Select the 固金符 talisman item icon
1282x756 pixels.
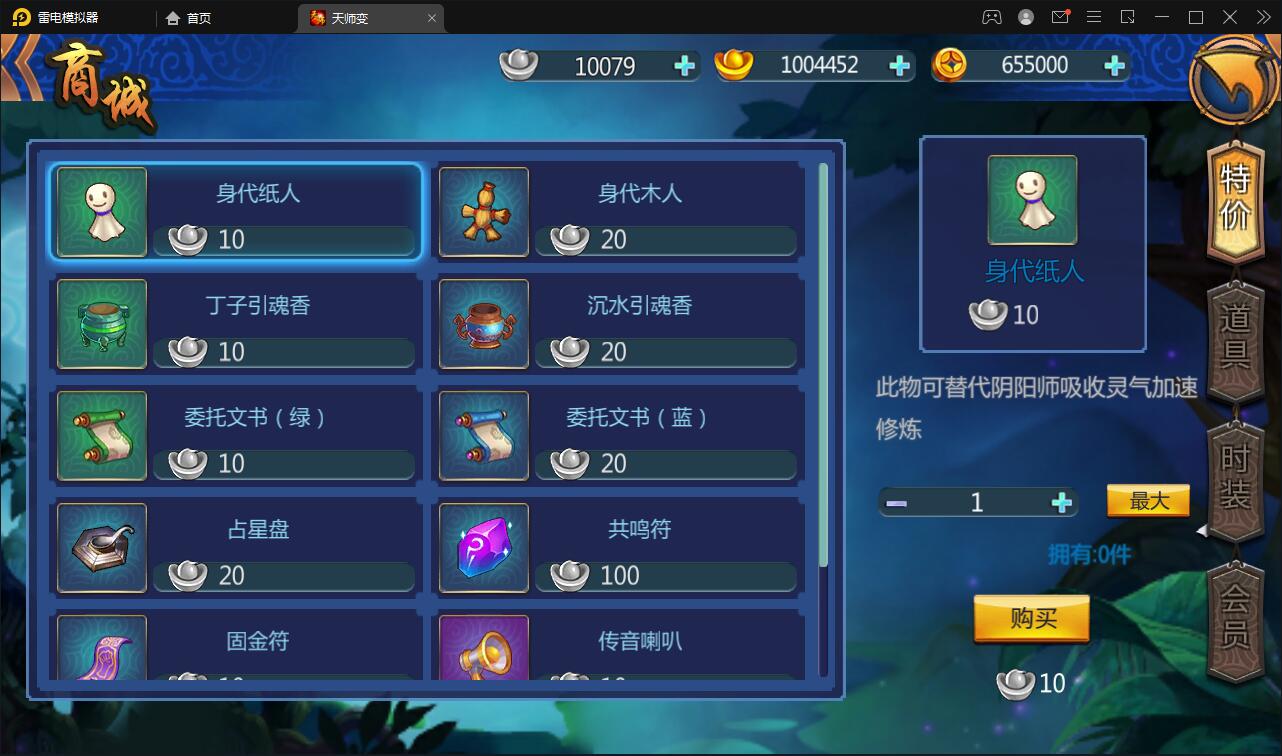(x=100, y=650)
